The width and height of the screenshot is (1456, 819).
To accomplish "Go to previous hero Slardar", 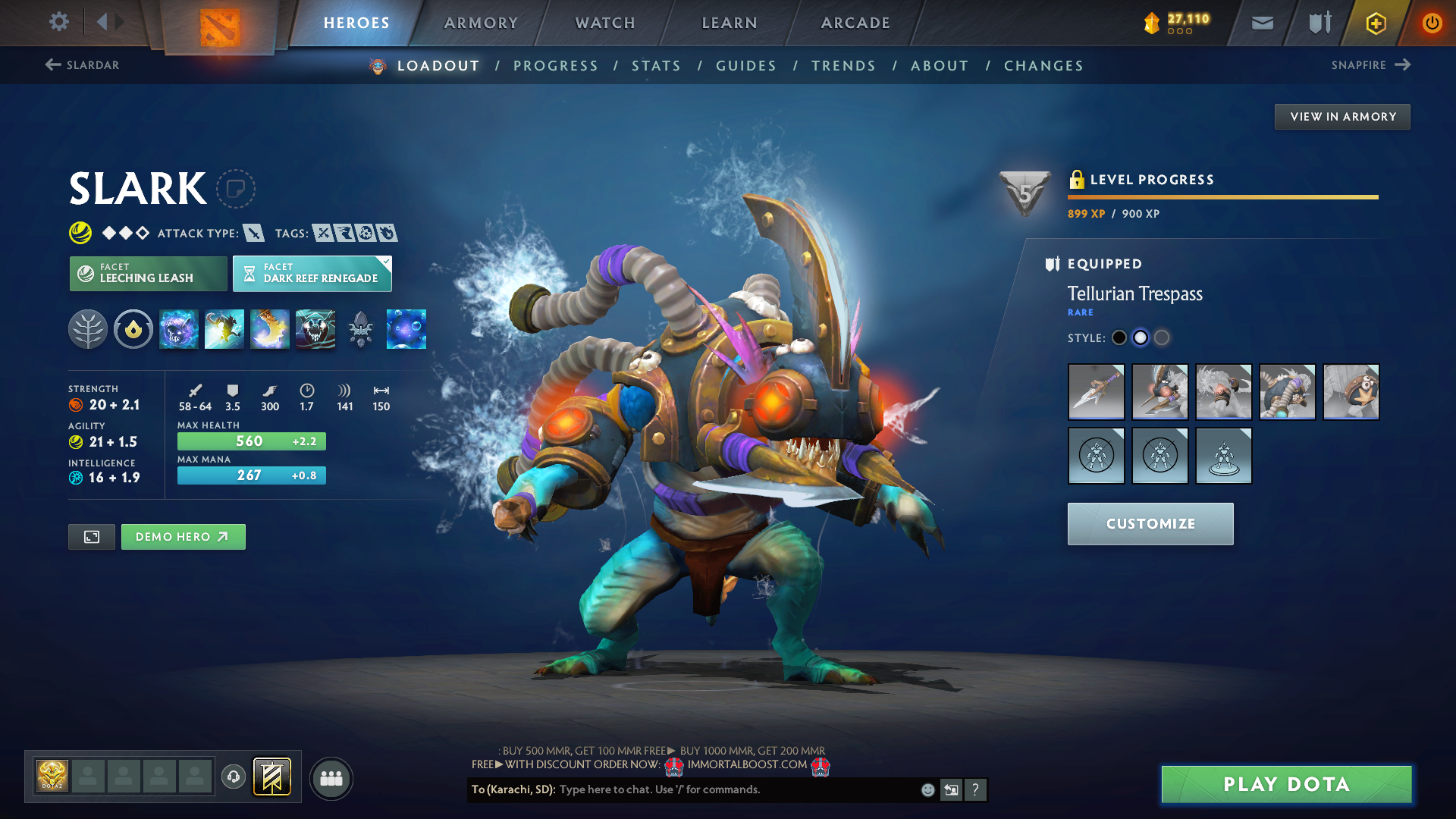I will tap(82, 65).
